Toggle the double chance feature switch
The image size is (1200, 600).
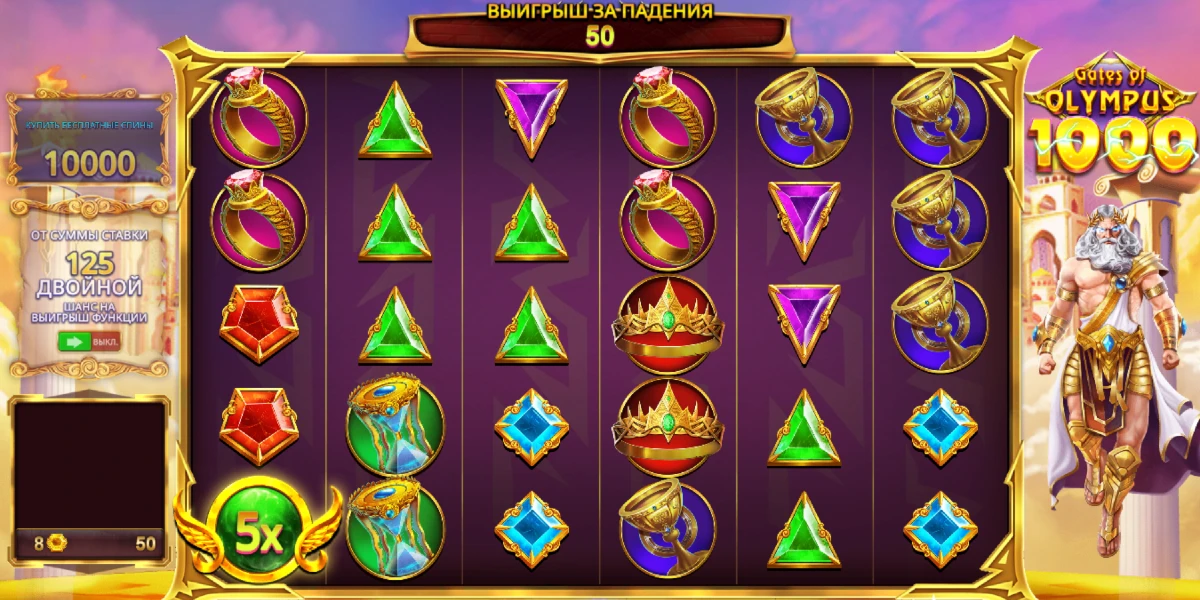coord(89,341)
